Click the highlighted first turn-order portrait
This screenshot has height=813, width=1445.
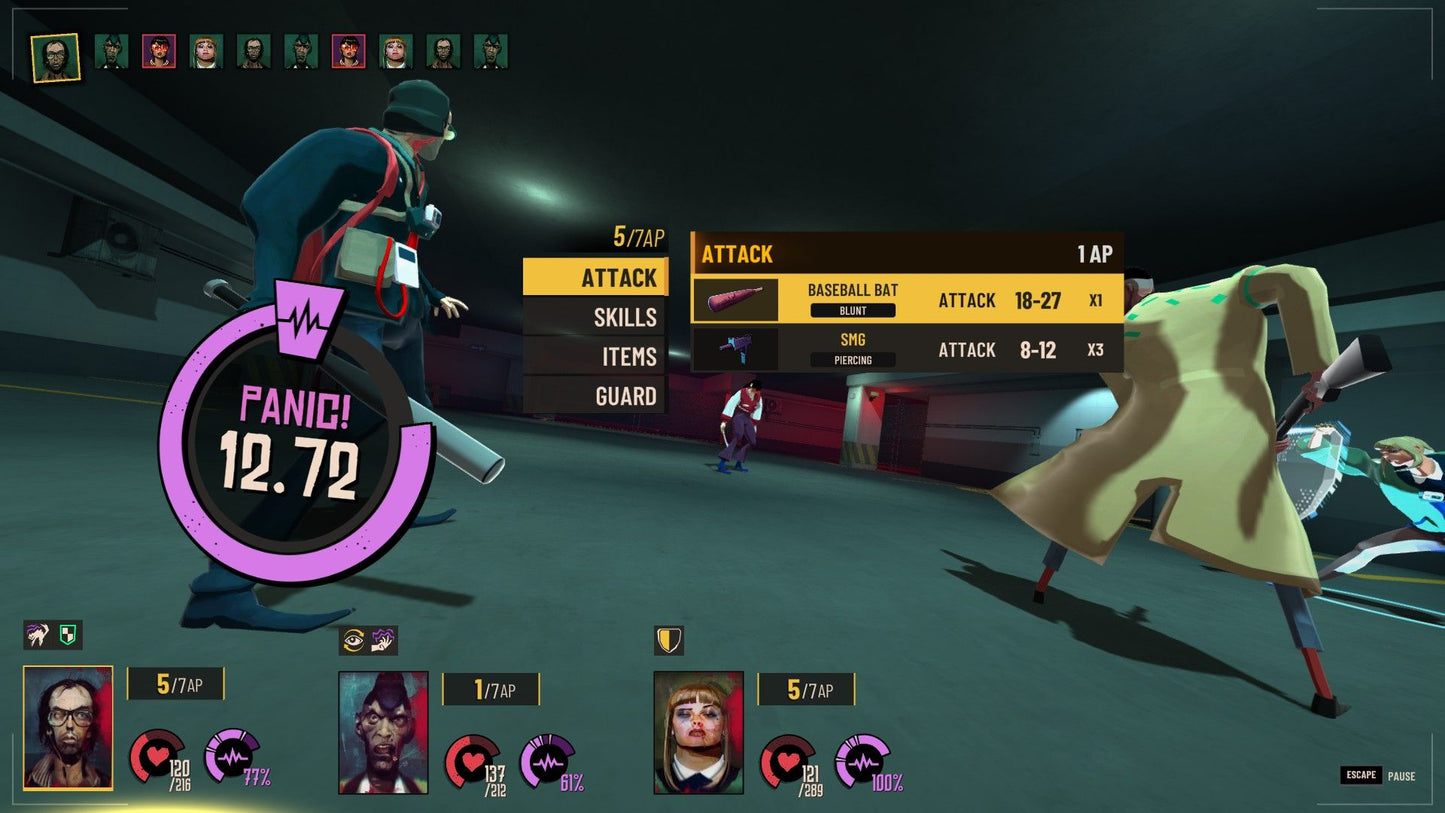(55, 58)
